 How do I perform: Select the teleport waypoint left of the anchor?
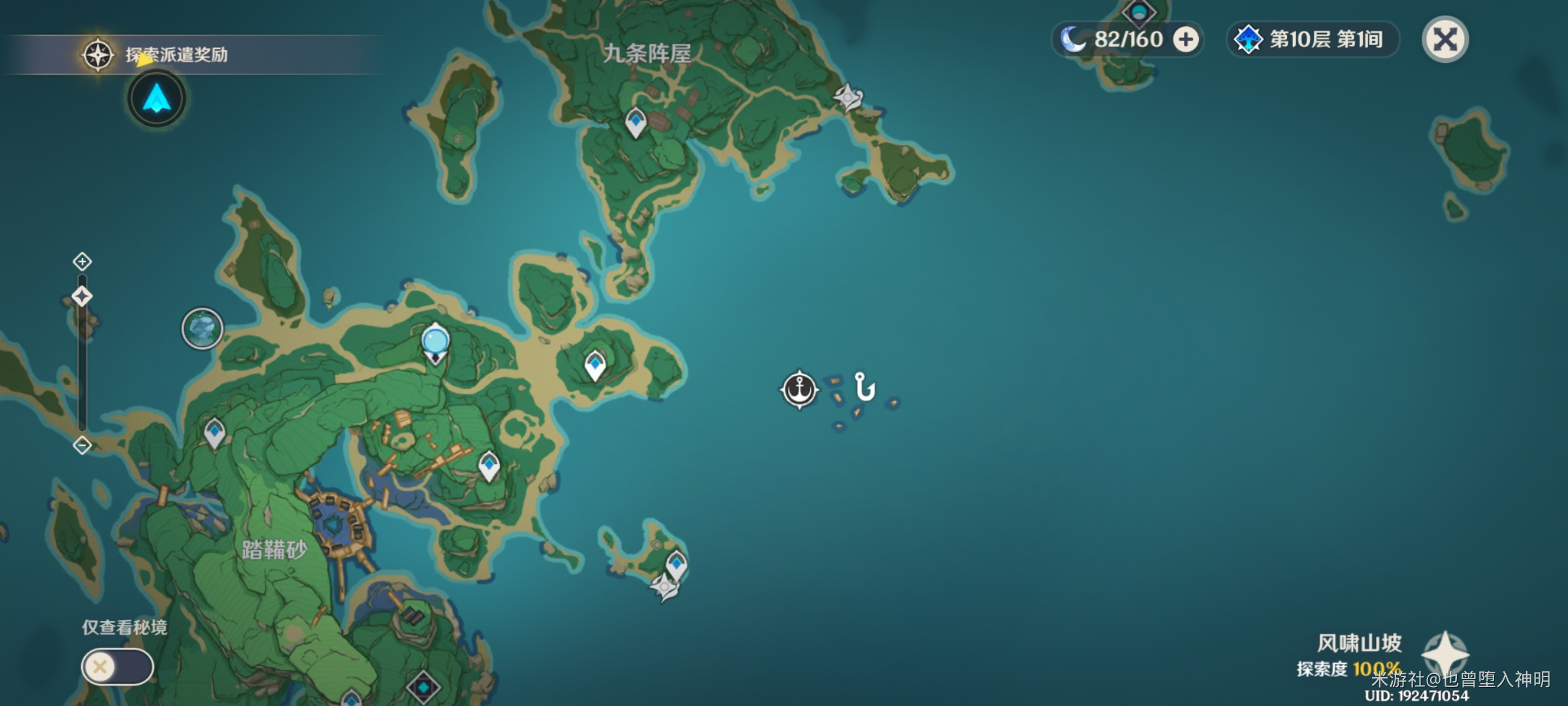click(x=595, y=365)
